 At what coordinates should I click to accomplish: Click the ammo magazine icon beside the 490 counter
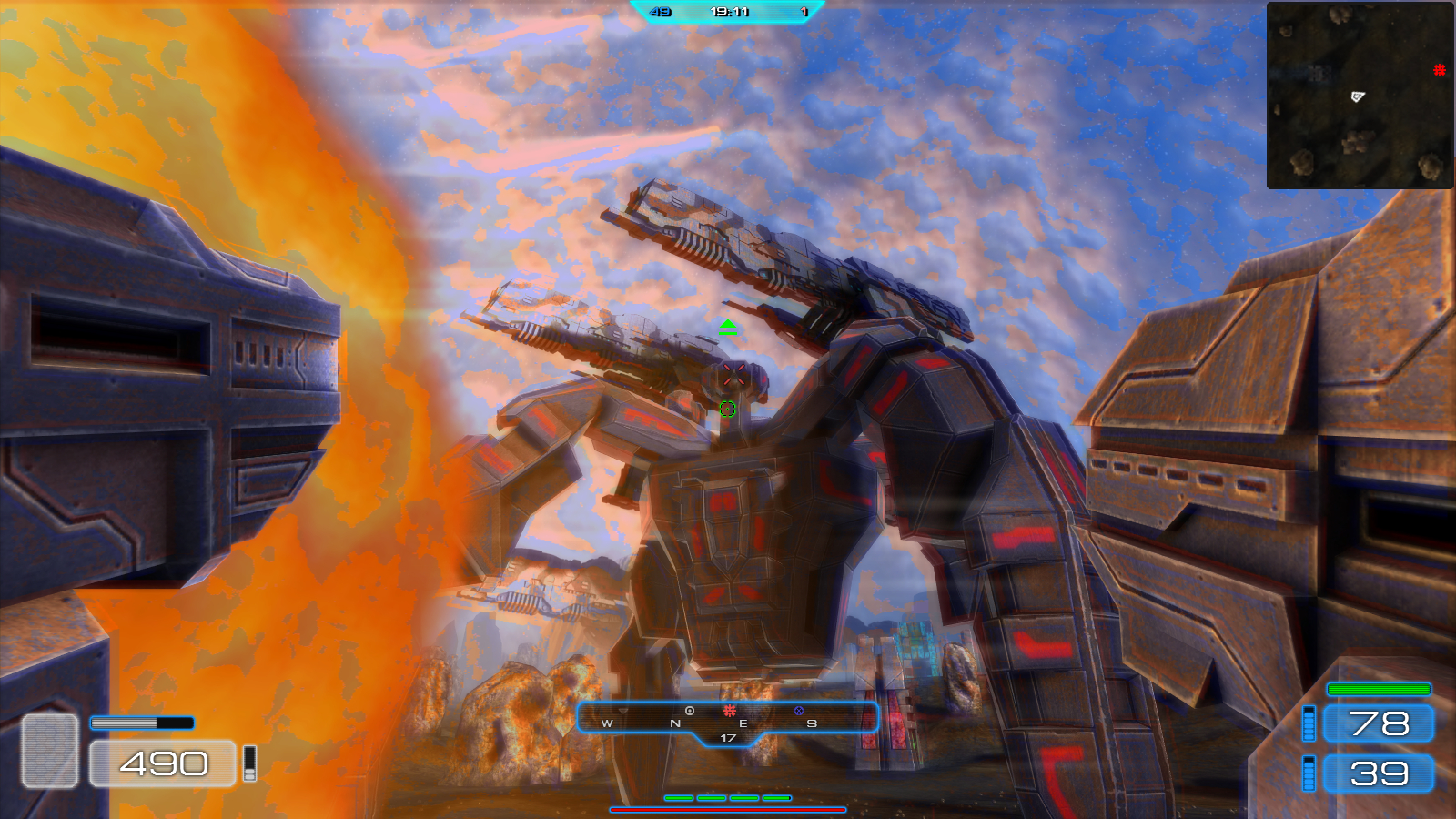[249, 764]
